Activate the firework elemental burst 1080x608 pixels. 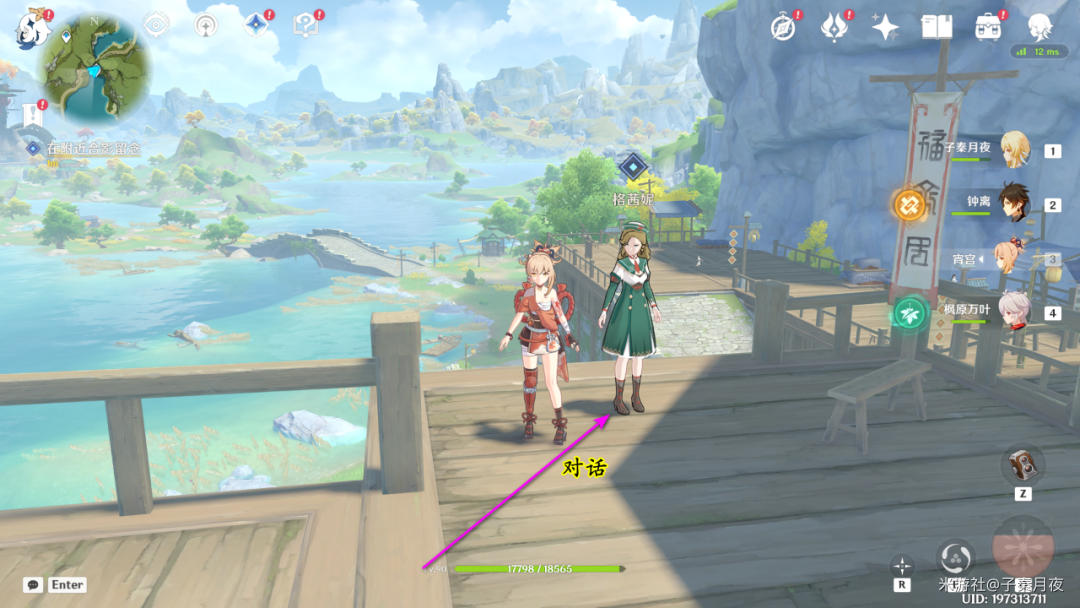click(x=1022, y=546)
